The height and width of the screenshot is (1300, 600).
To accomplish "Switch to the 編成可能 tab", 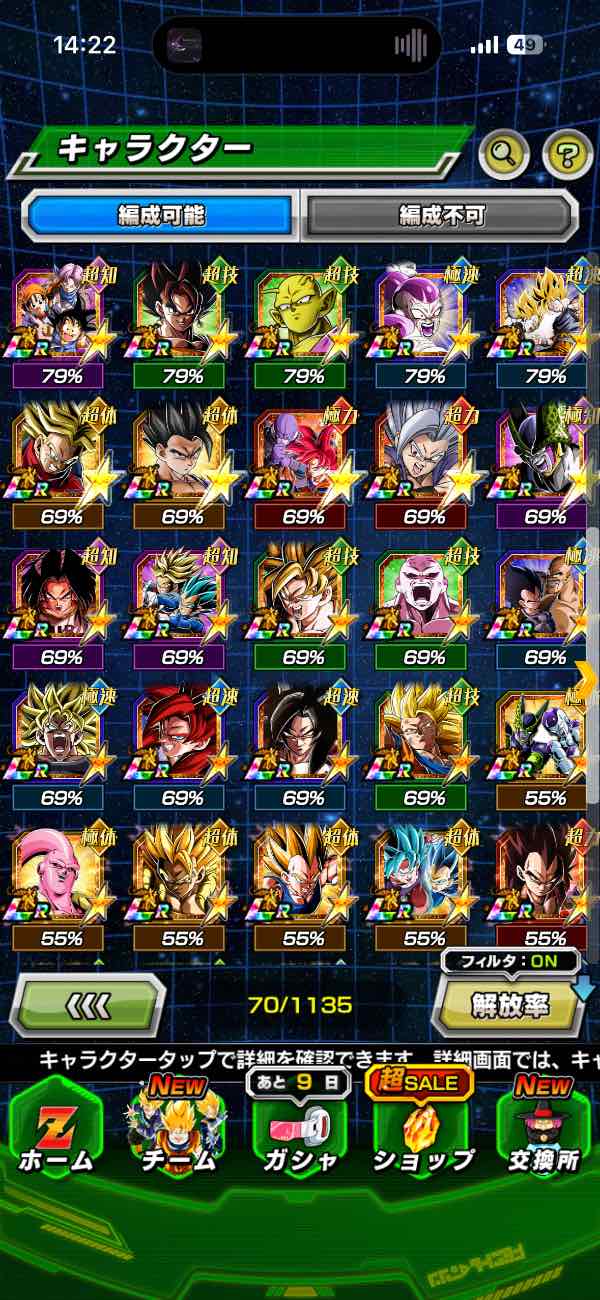I will [x=160, y=215].
